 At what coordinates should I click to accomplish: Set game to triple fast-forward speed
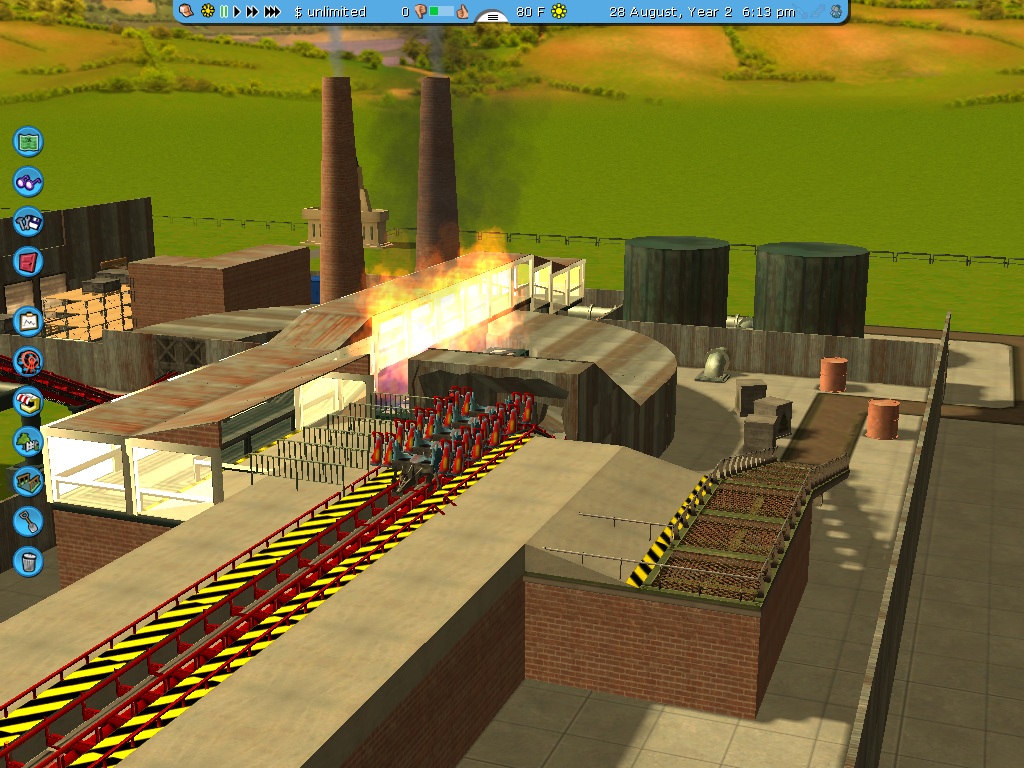click(272, 12)
